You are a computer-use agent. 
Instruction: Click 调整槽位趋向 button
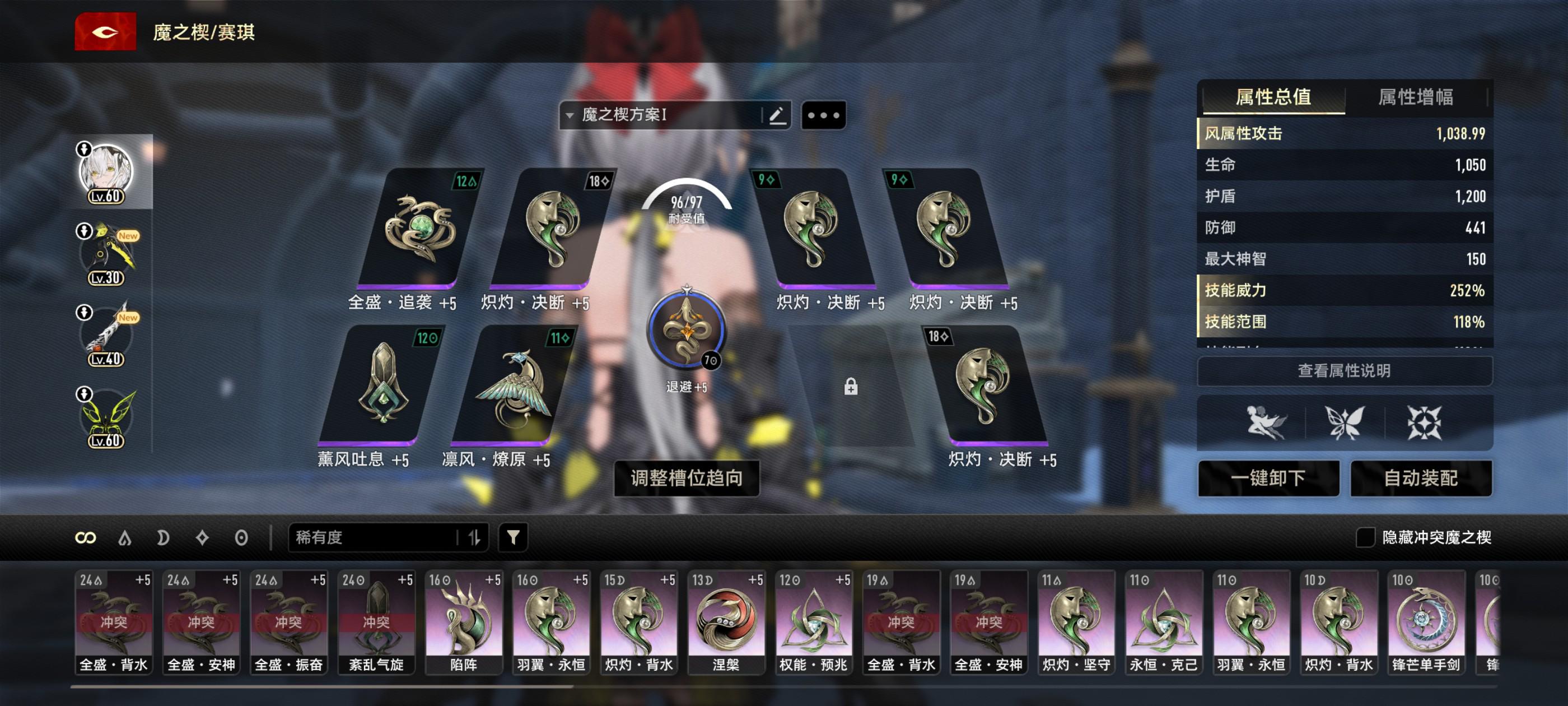pyautogui.click(x=686, y=478)
